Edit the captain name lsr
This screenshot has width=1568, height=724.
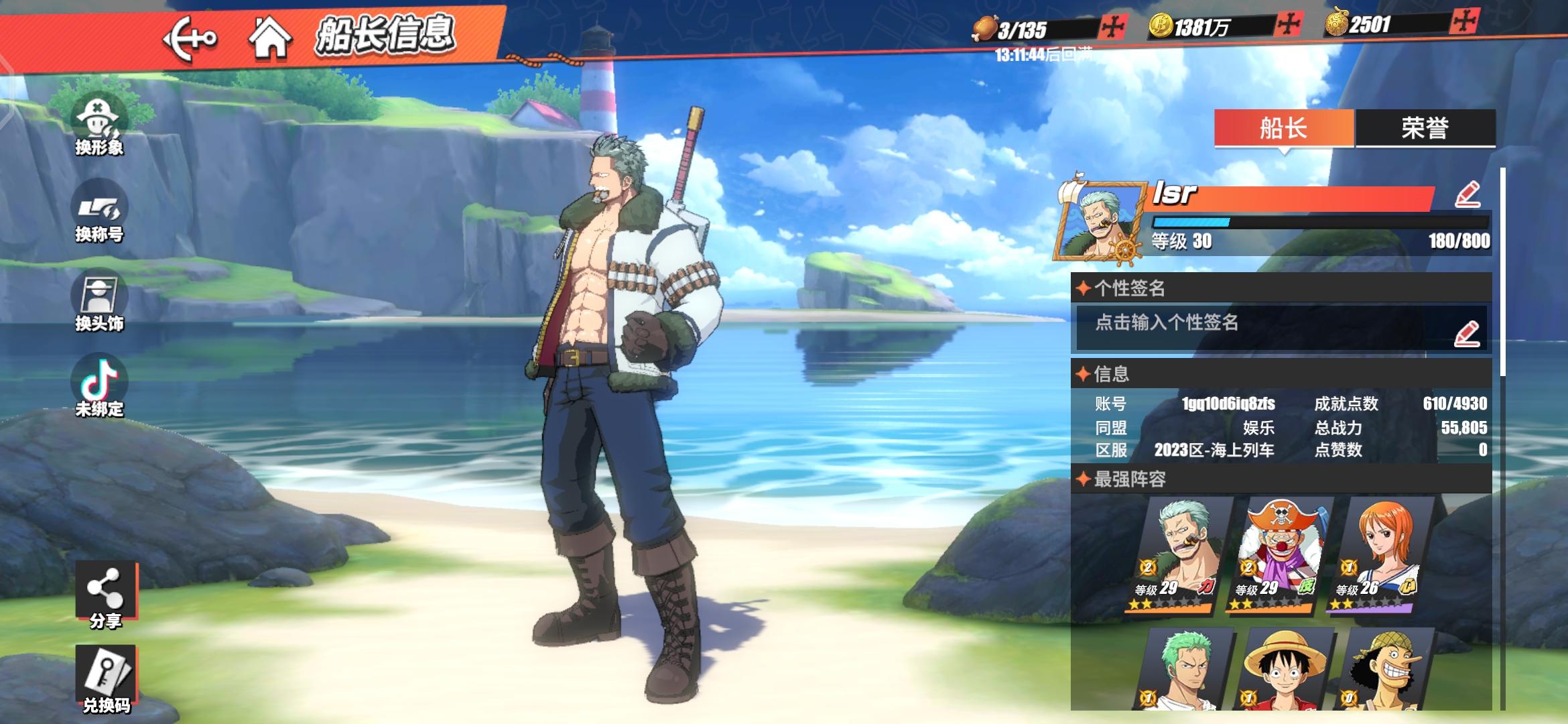[x=1467, y=194]
